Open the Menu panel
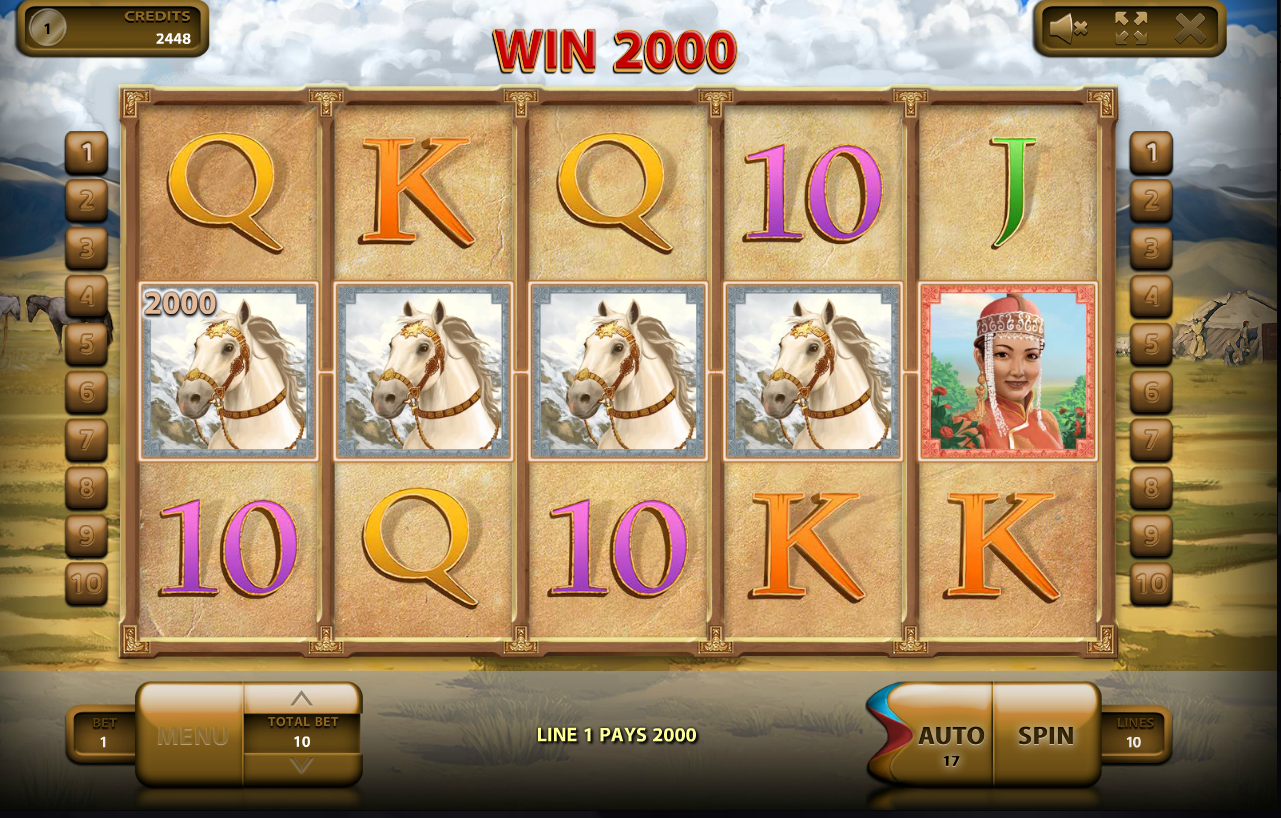Viewport: 1281px width, 818px height. click(192, 737)
